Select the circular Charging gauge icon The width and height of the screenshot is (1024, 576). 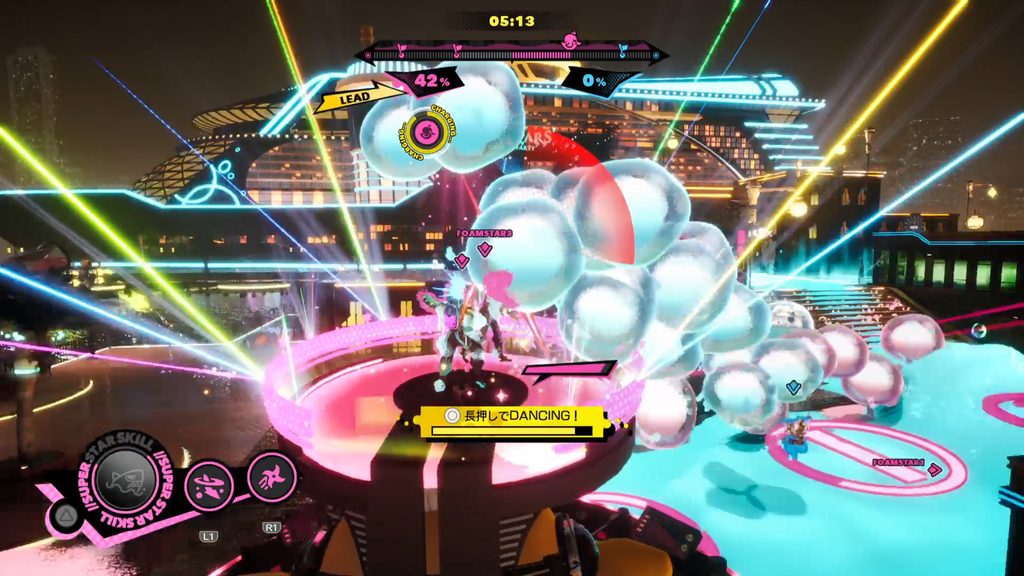point(426,131)
